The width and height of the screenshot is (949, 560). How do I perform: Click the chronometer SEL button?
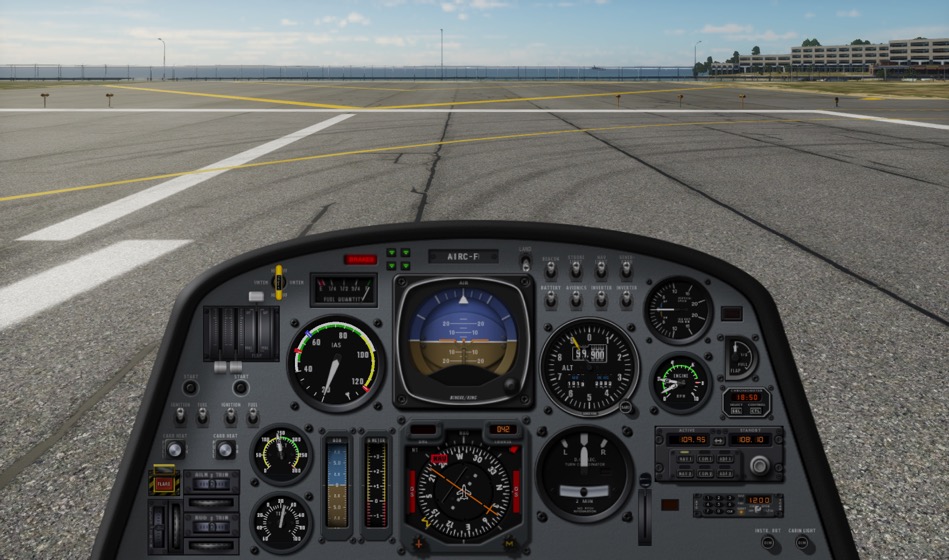coord(736,410)
